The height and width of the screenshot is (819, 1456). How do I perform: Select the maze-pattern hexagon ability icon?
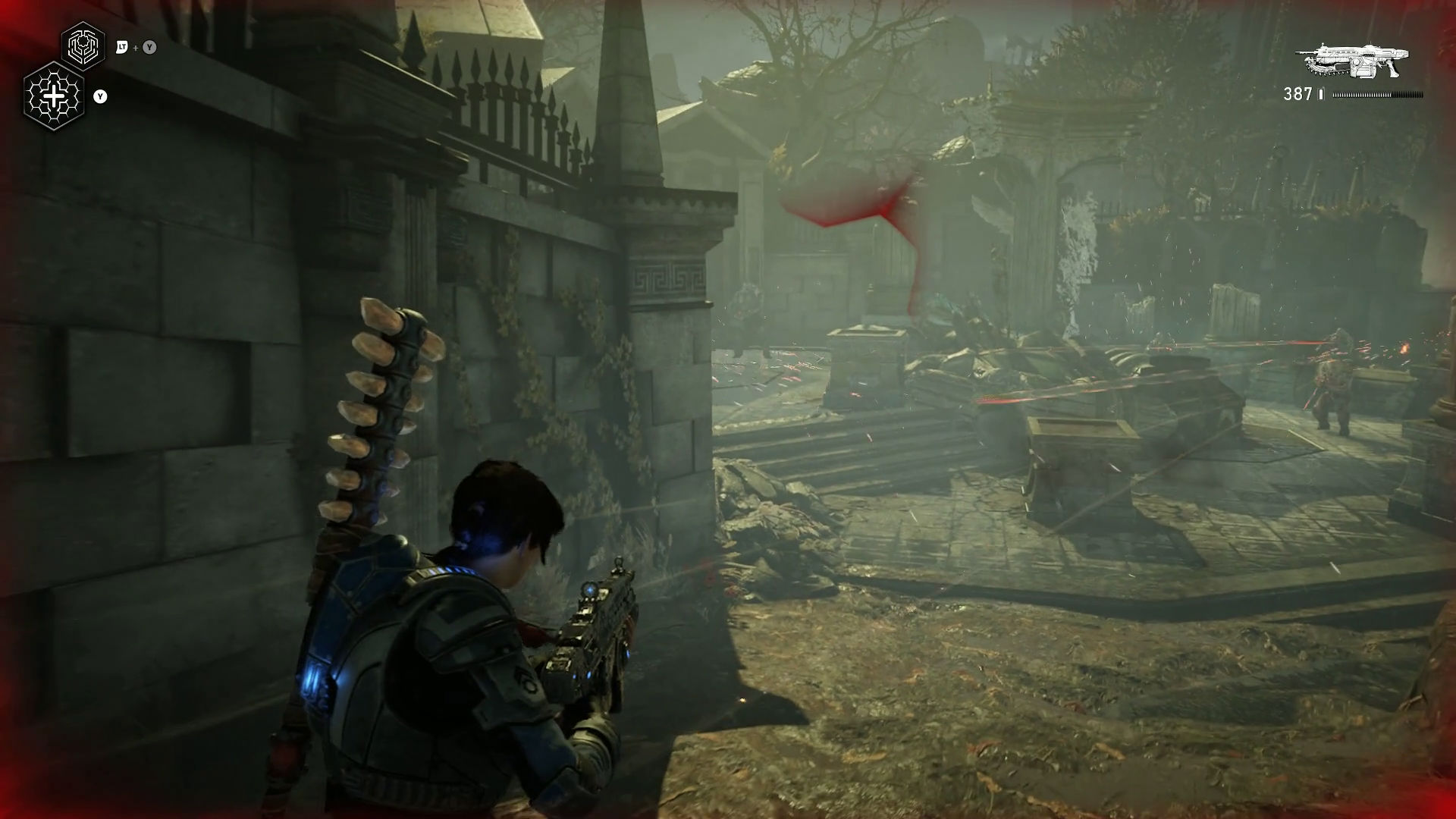pos(83,47)
